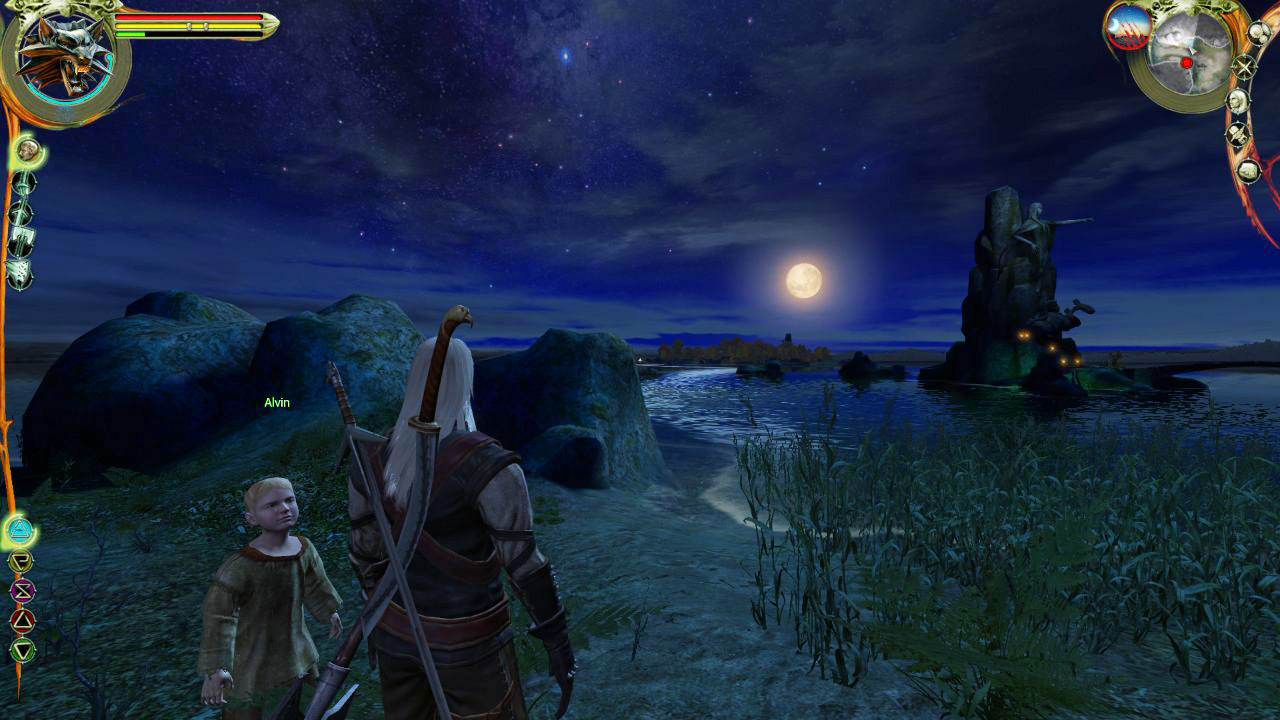Select the green Yrden sign icon
Screen dimensions: 1280x720
(x=23, y=648)
